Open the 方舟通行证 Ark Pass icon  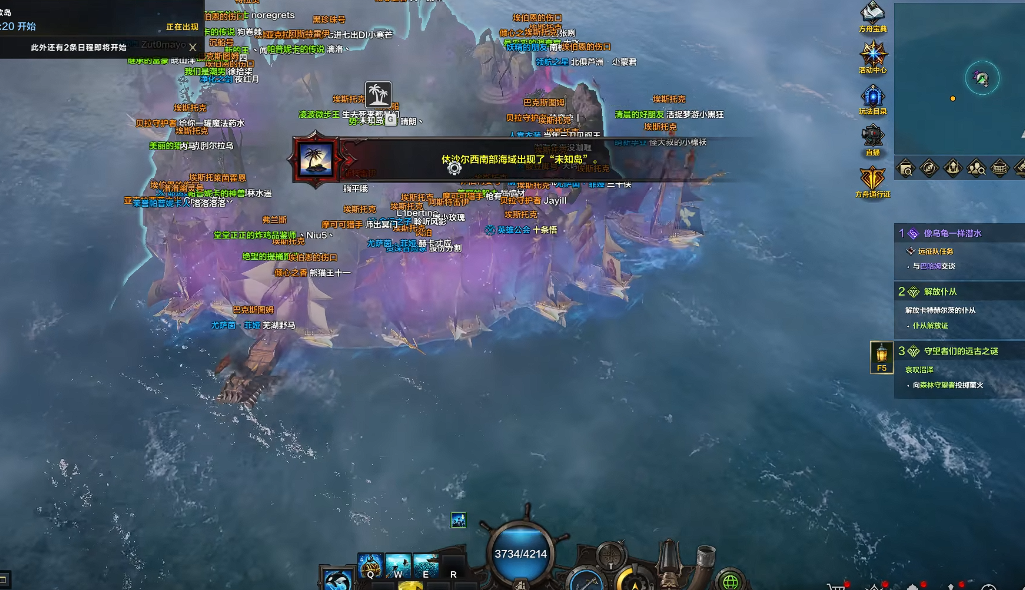873,179
